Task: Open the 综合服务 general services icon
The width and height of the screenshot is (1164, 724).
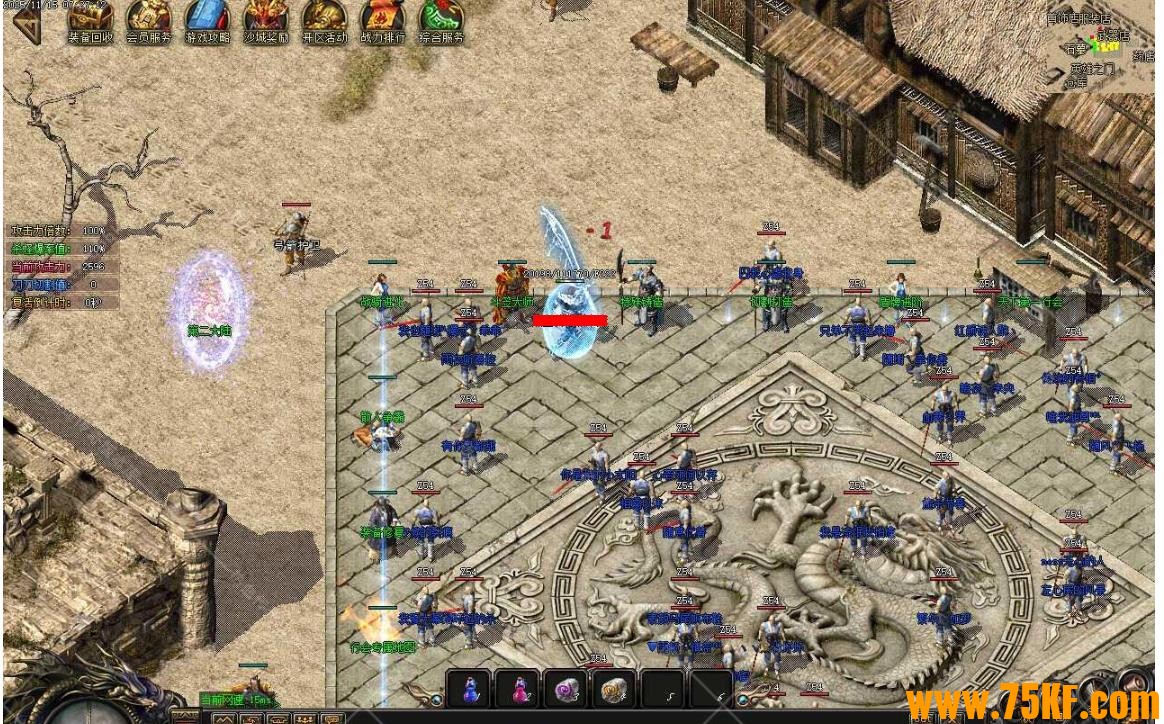Action: point(441,20)
